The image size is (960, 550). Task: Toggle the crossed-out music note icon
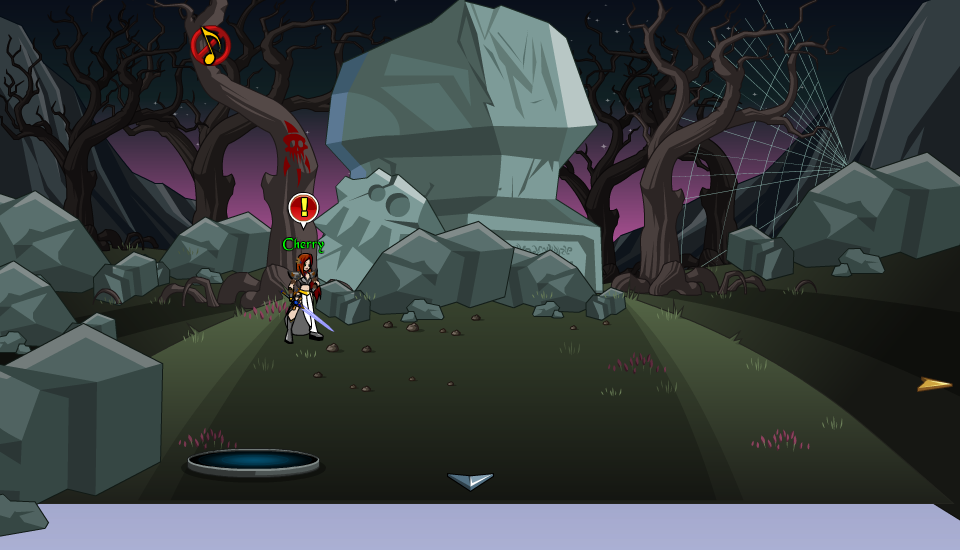pyautogui.click(x=210, y=45)
